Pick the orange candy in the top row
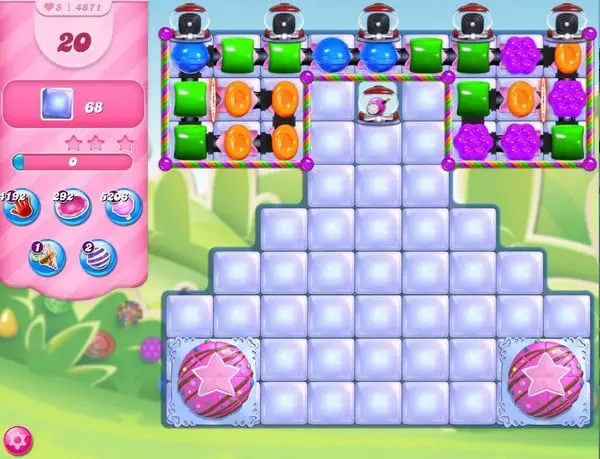Screen dimensions: 600x459 click(x=567, y=56)
